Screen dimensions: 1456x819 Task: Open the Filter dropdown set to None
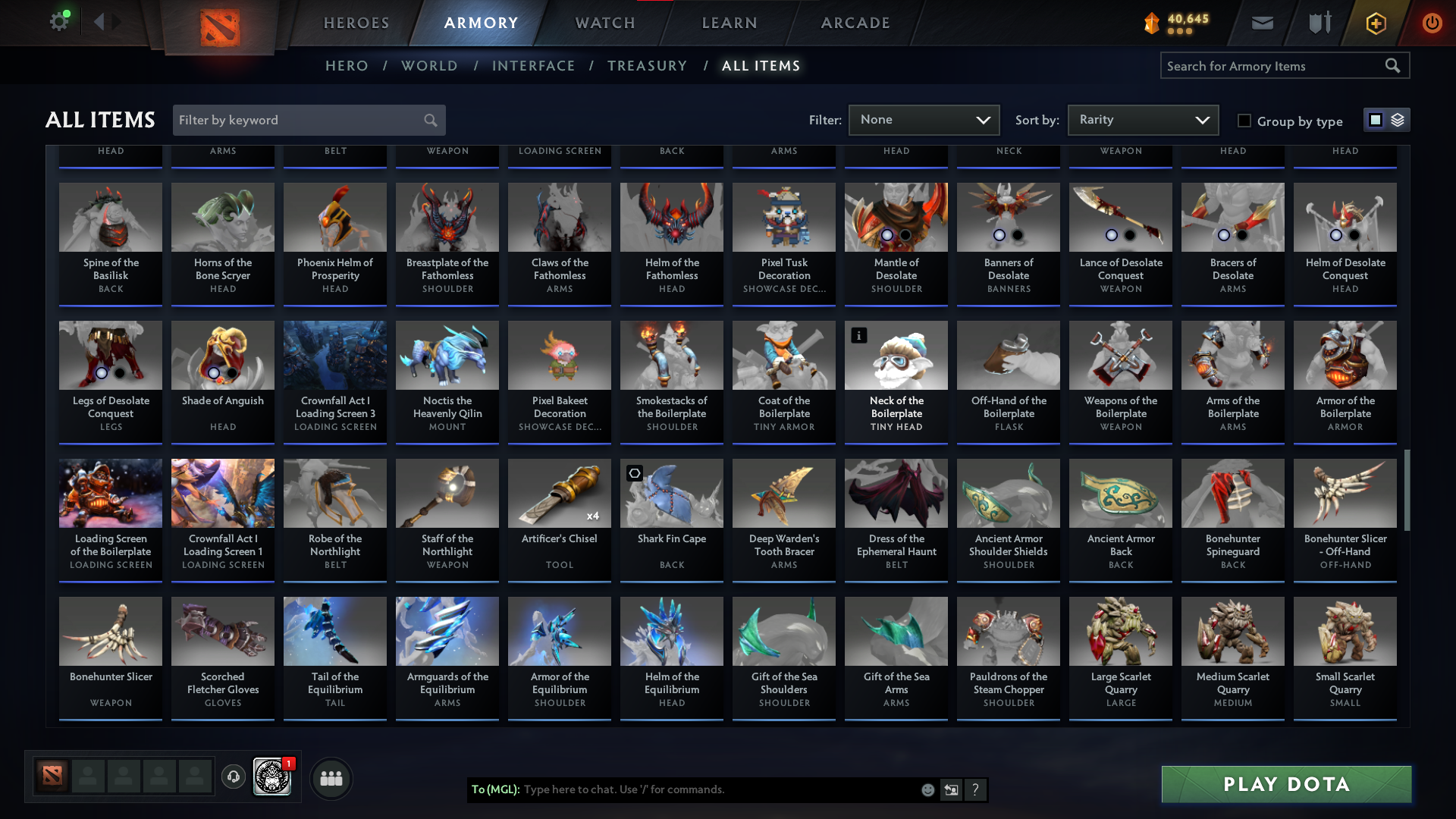pos(924,120)
